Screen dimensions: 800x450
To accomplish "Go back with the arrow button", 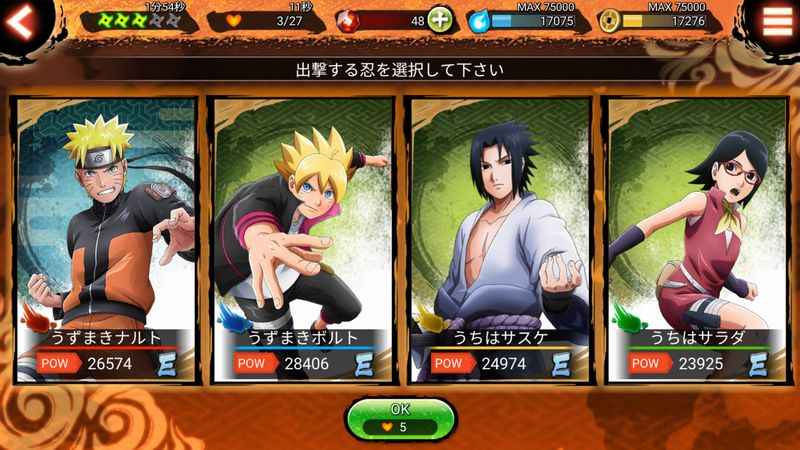I will click(22, 20).
